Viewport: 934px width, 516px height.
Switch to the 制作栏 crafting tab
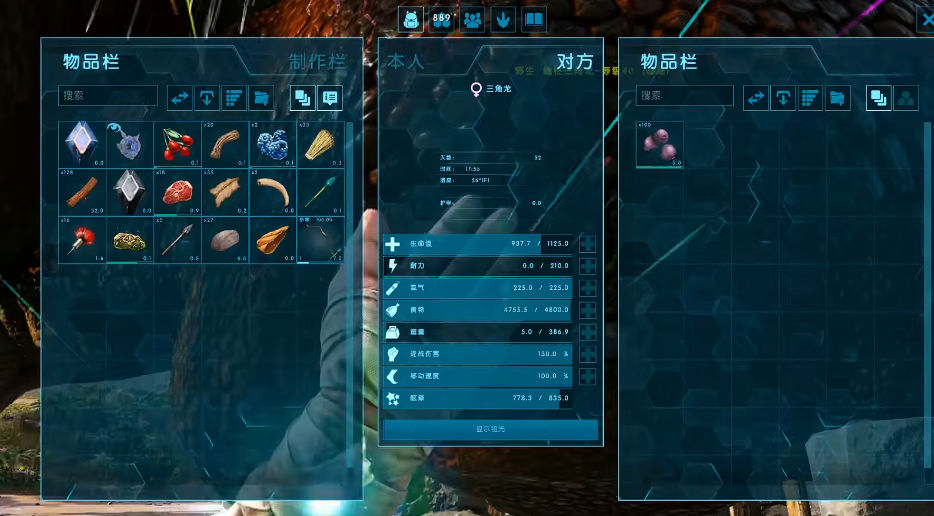[x=316, y=62]
